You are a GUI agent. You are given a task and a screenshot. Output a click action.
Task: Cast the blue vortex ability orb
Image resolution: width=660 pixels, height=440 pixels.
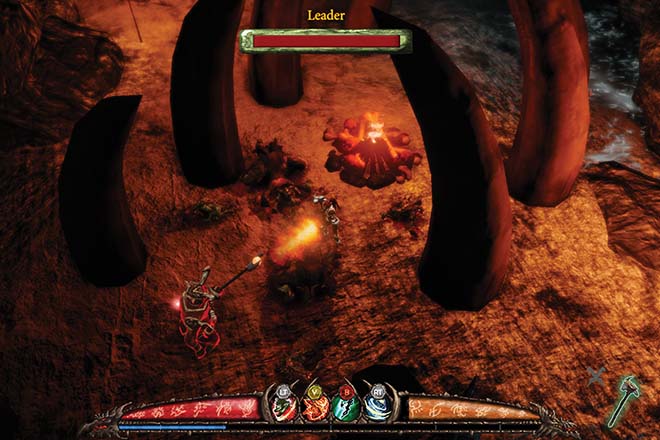[x=378, y=408]
